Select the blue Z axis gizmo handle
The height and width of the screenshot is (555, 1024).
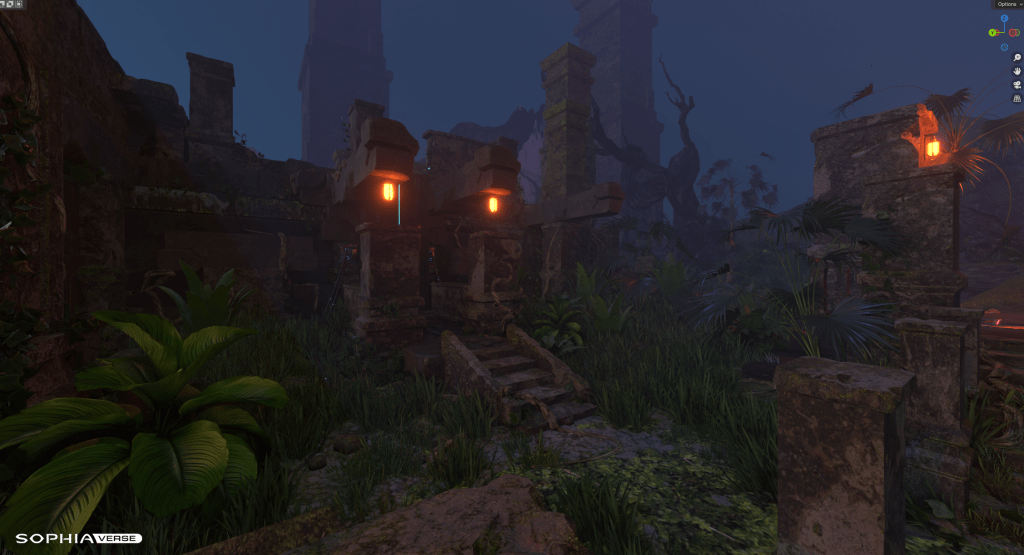[x=1005, y=19]
